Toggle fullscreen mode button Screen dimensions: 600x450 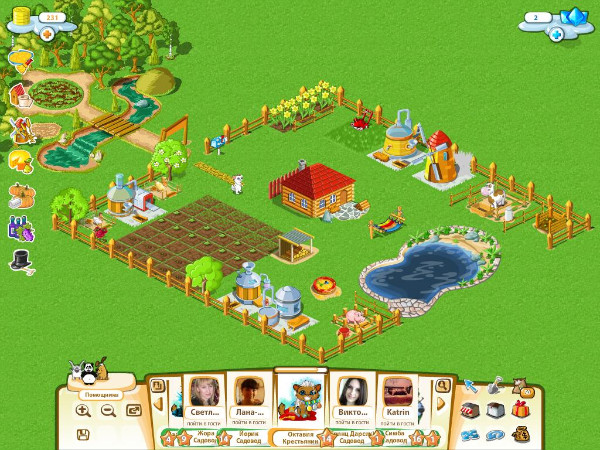coord(133,410)
